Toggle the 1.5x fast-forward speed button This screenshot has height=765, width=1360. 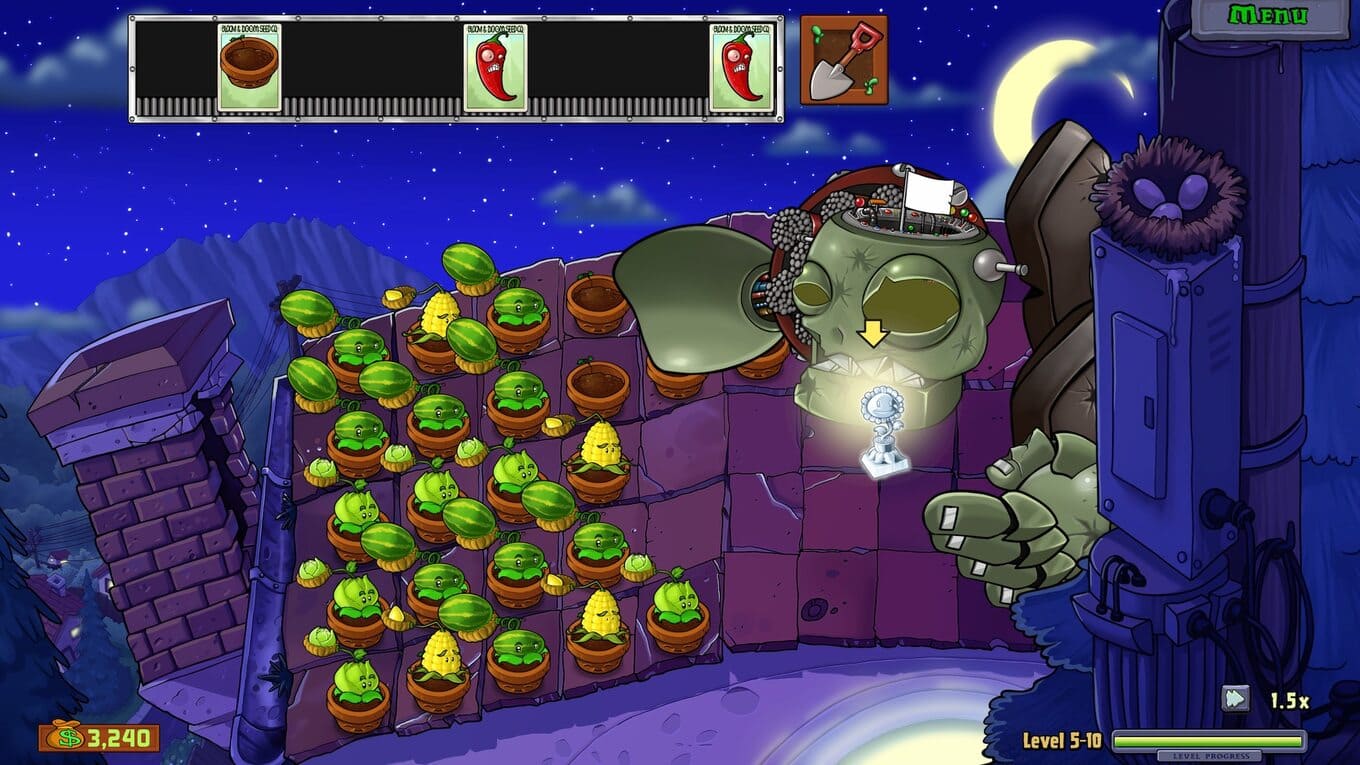click(x=1235, y=699)
